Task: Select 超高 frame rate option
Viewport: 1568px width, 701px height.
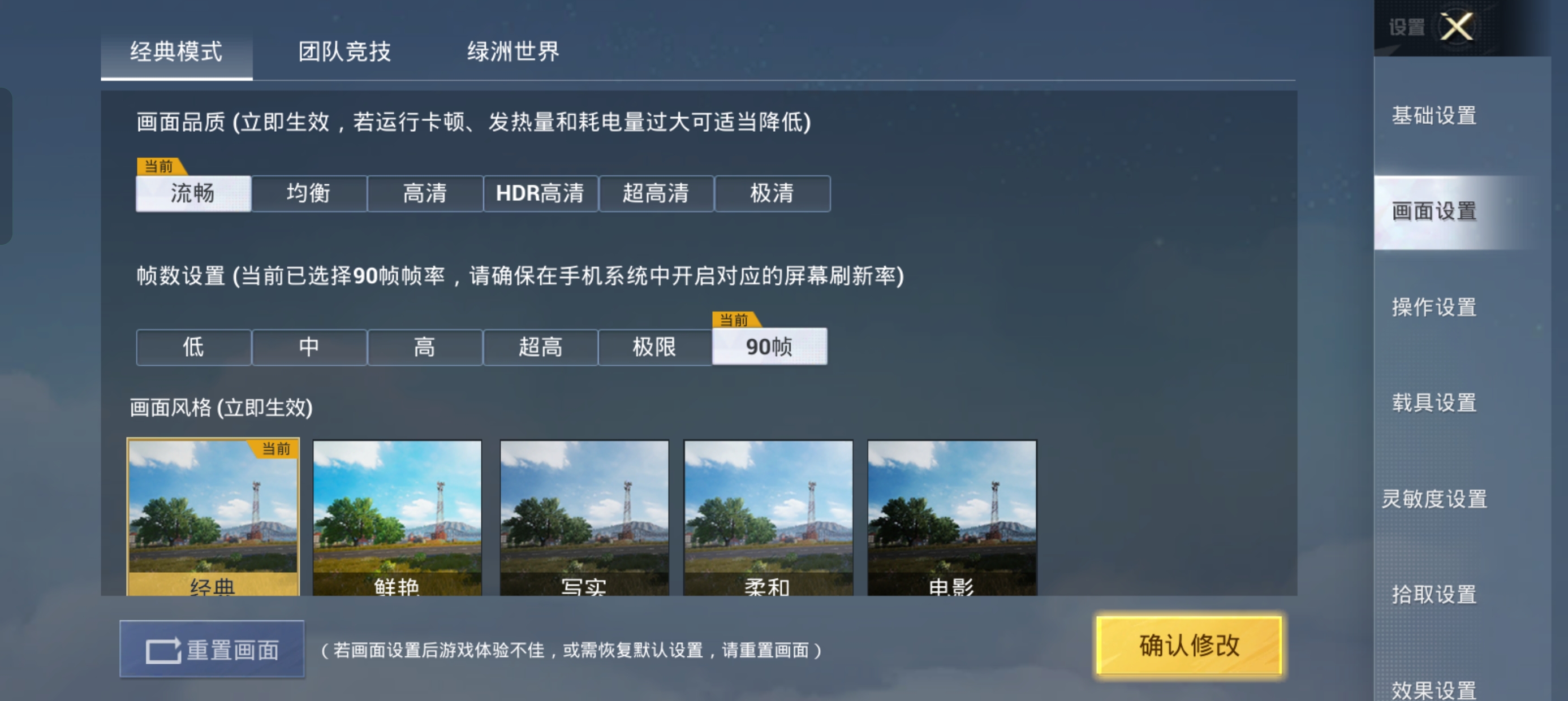Action: 541,347
